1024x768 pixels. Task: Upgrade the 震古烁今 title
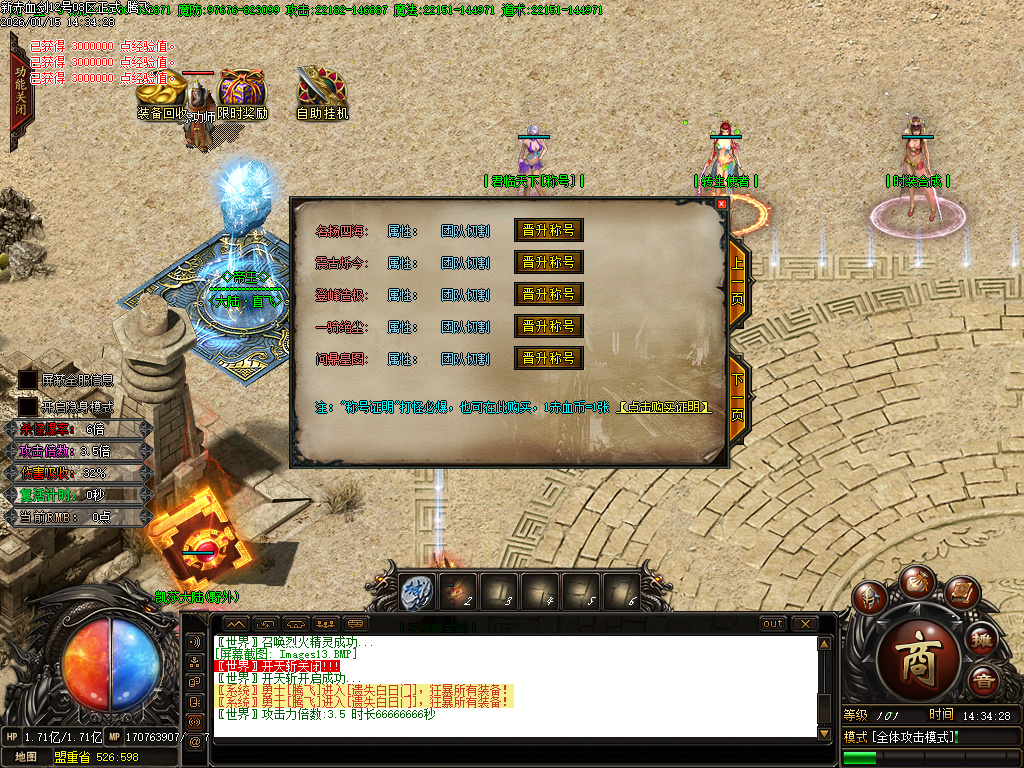click(x=548, y=262)
